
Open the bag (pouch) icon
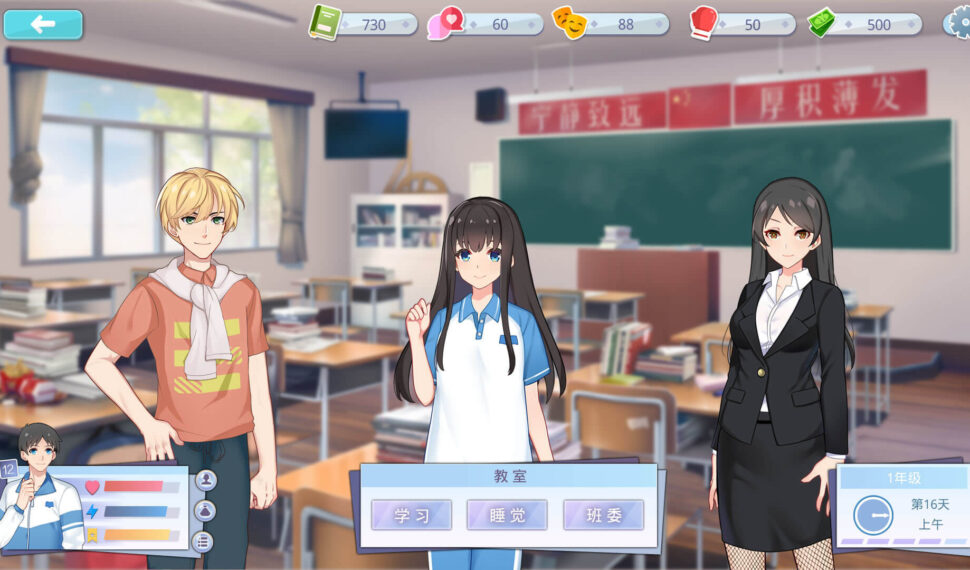coord(205,511)
